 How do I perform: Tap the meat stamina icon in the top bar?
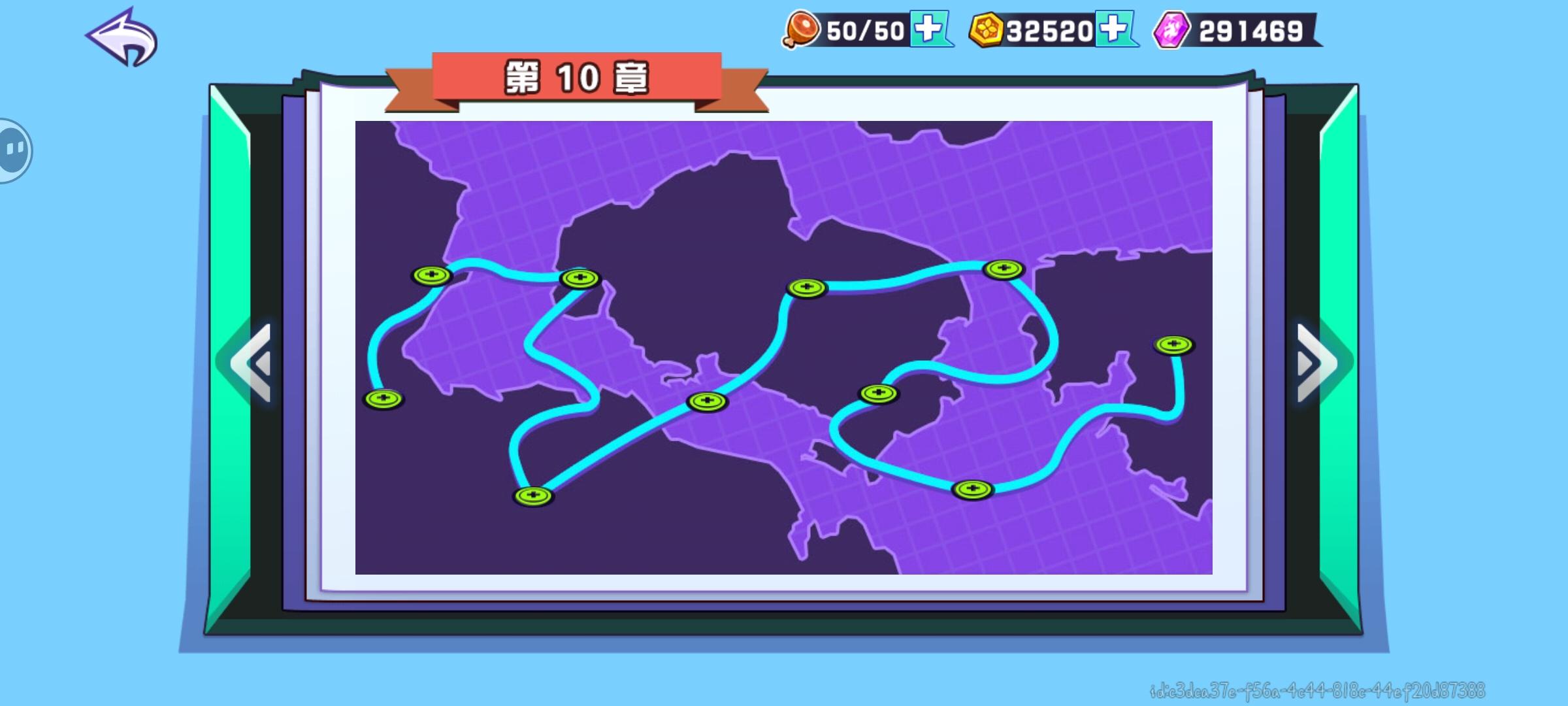pos(800,29)
